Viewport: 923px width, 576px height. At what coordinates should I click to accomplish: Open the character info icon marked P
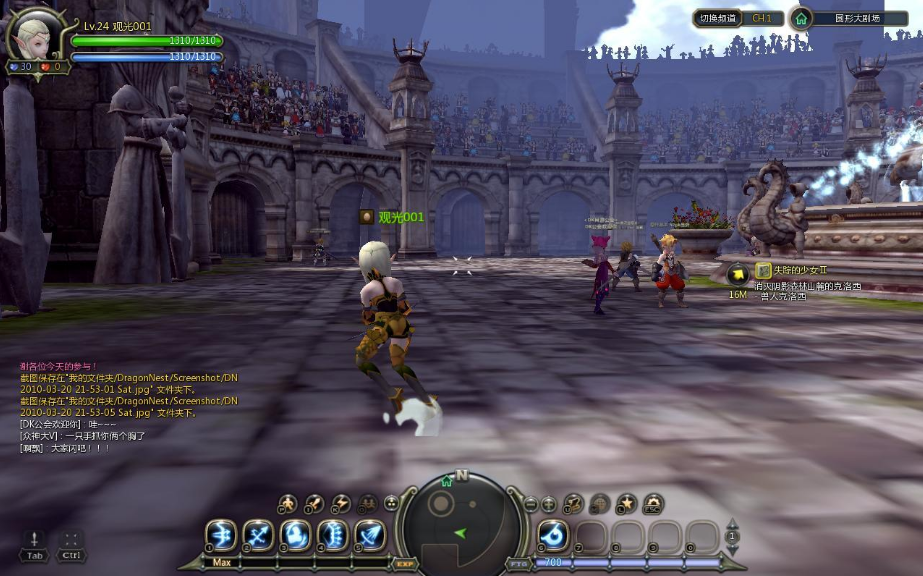click(287, 503)
